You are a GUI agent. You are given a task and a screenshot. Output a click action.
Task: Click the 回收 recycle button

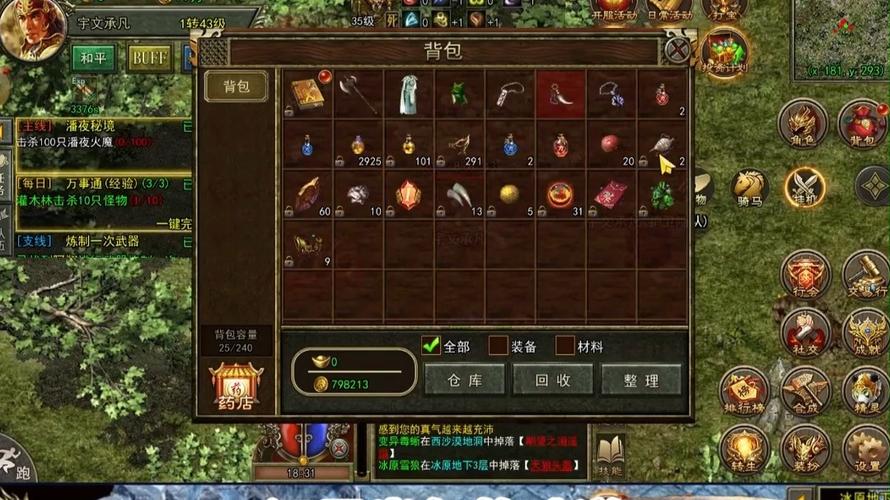552,380
